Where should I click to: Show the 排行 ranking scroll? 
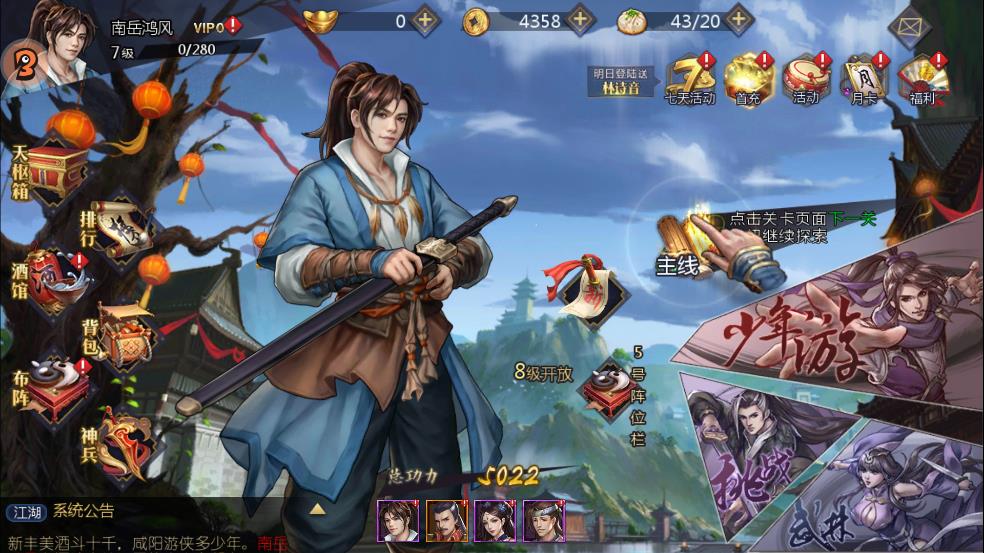115,228
